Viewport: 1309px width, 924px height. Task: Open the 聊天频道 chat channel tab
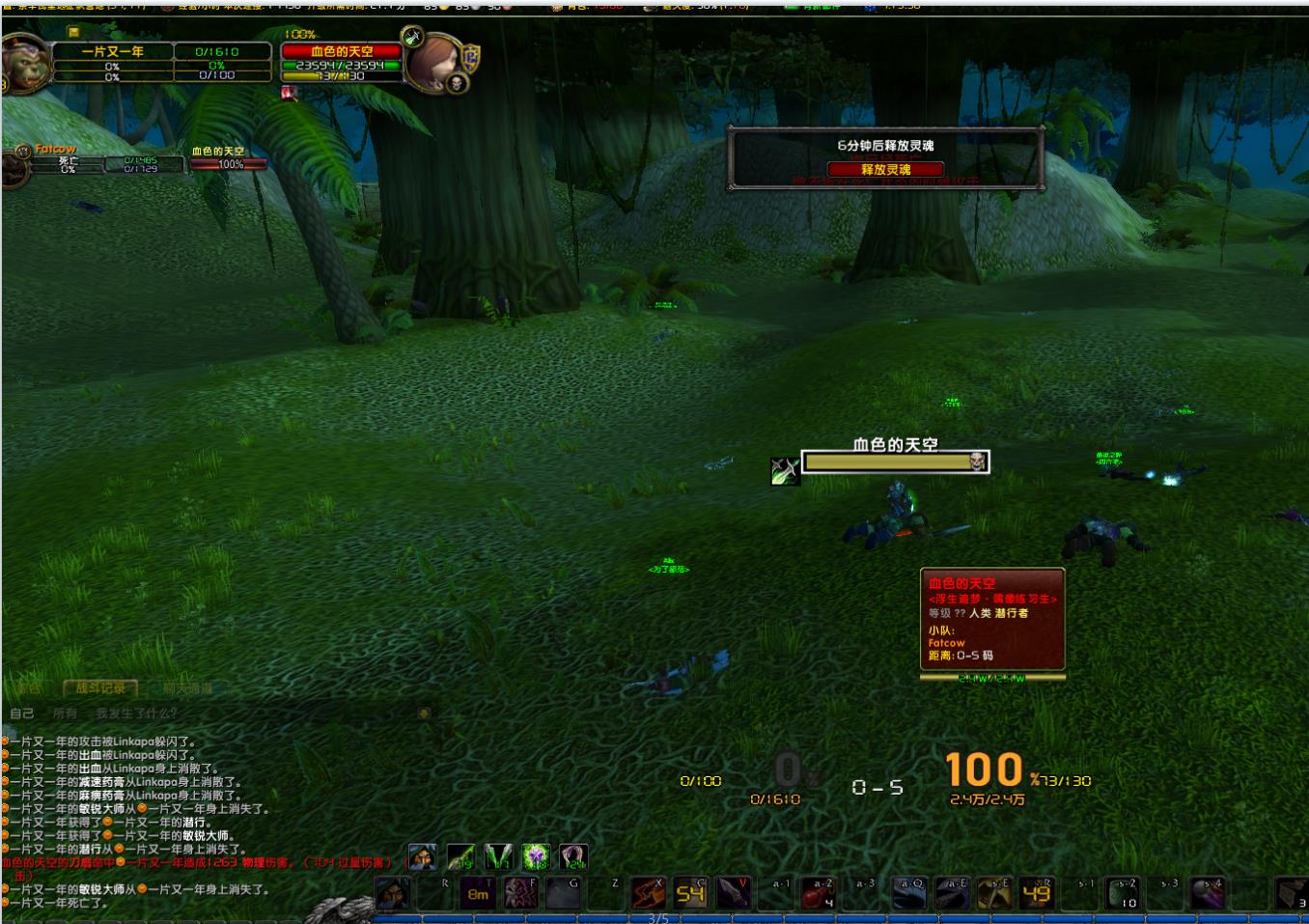point(187,687)
